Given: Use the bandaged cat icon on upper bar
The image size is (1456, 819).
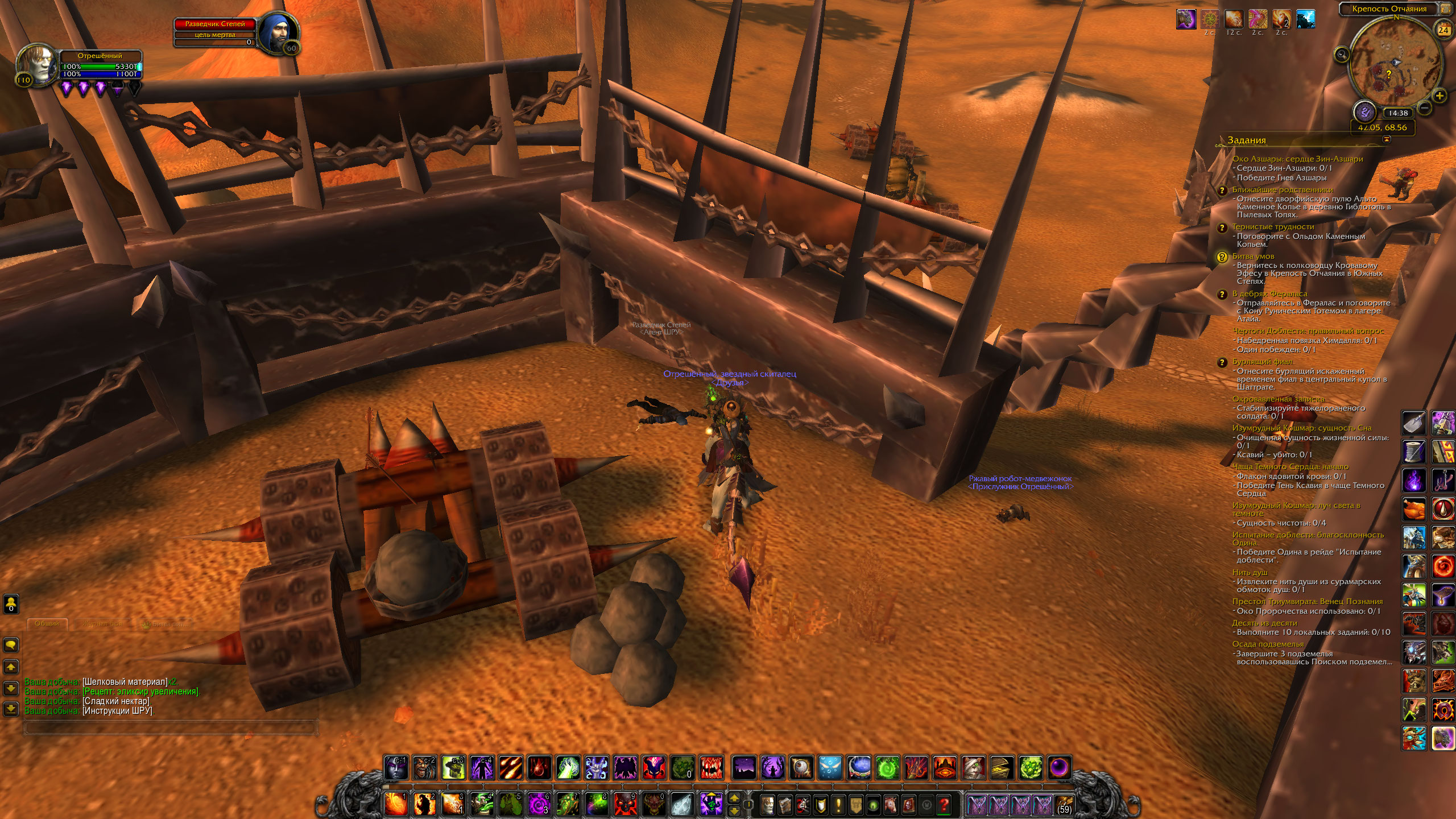Looking at the screenshot, I should pyautogui.click(x=973, y=768).
